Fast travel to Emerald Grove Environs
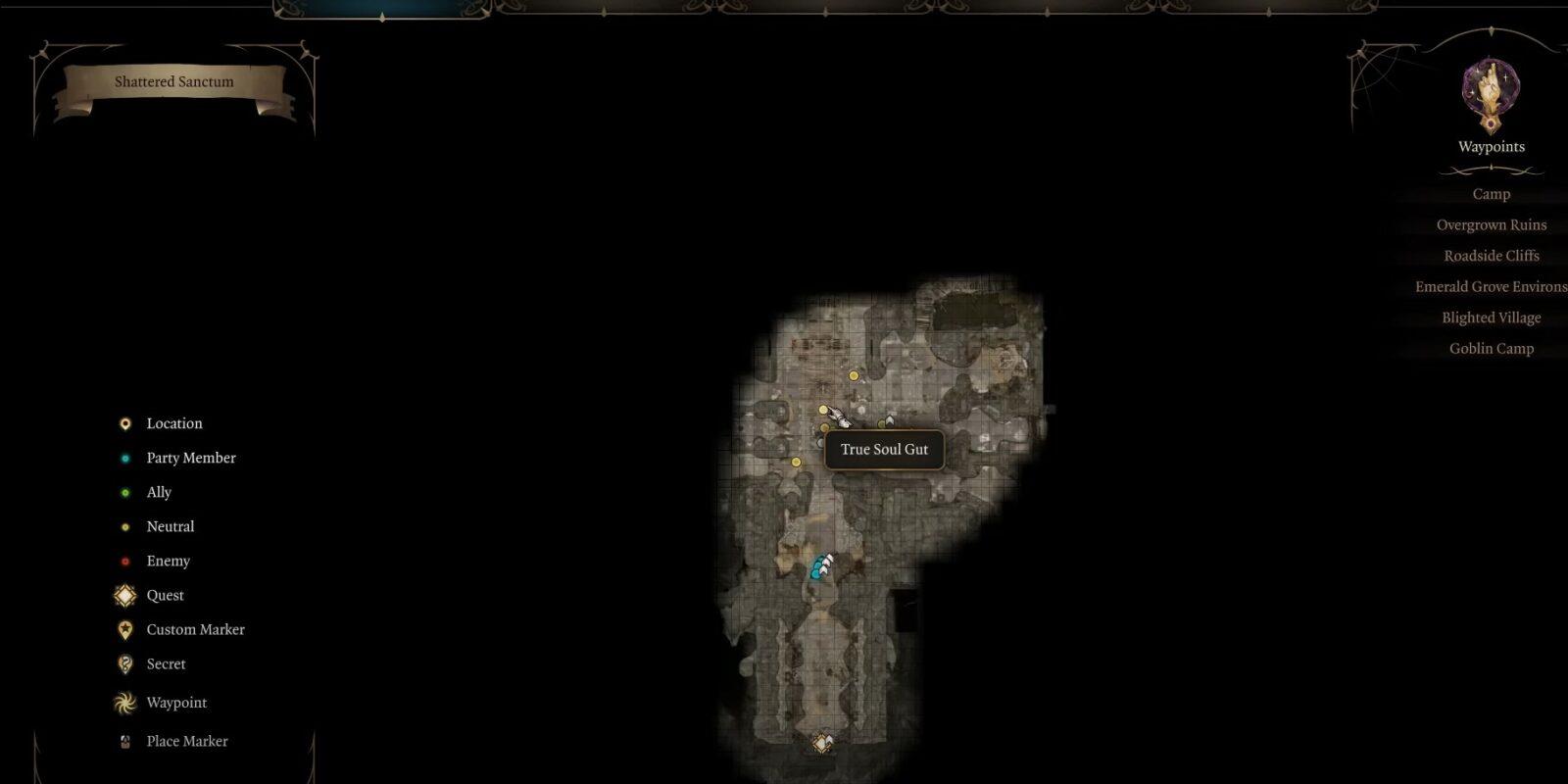Viewport: 1568px width, 784px height. 1490,287
